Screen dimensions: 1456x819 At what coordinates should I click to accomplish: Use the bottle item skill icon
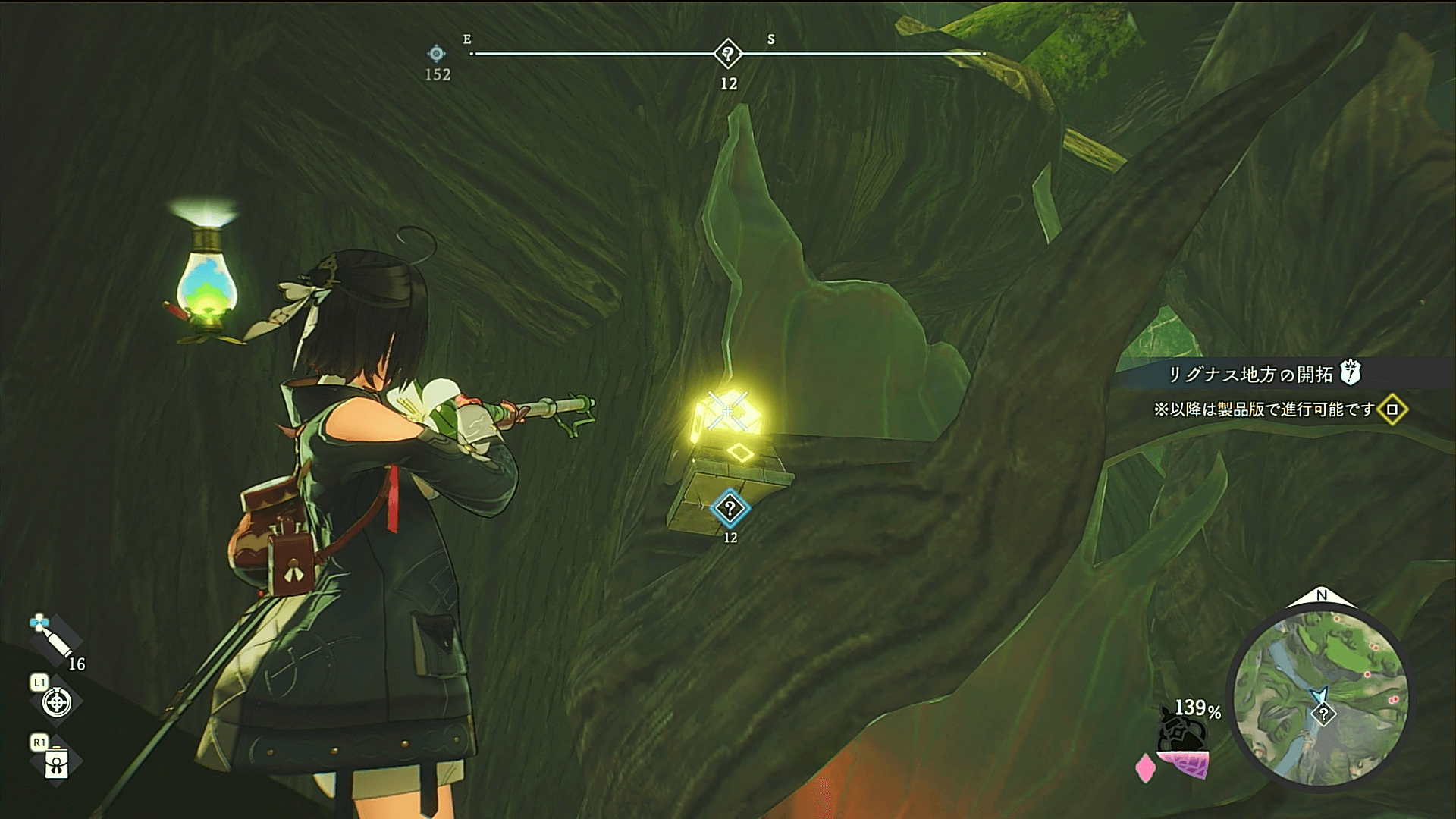pyautogui.click(x=57, y=763)
